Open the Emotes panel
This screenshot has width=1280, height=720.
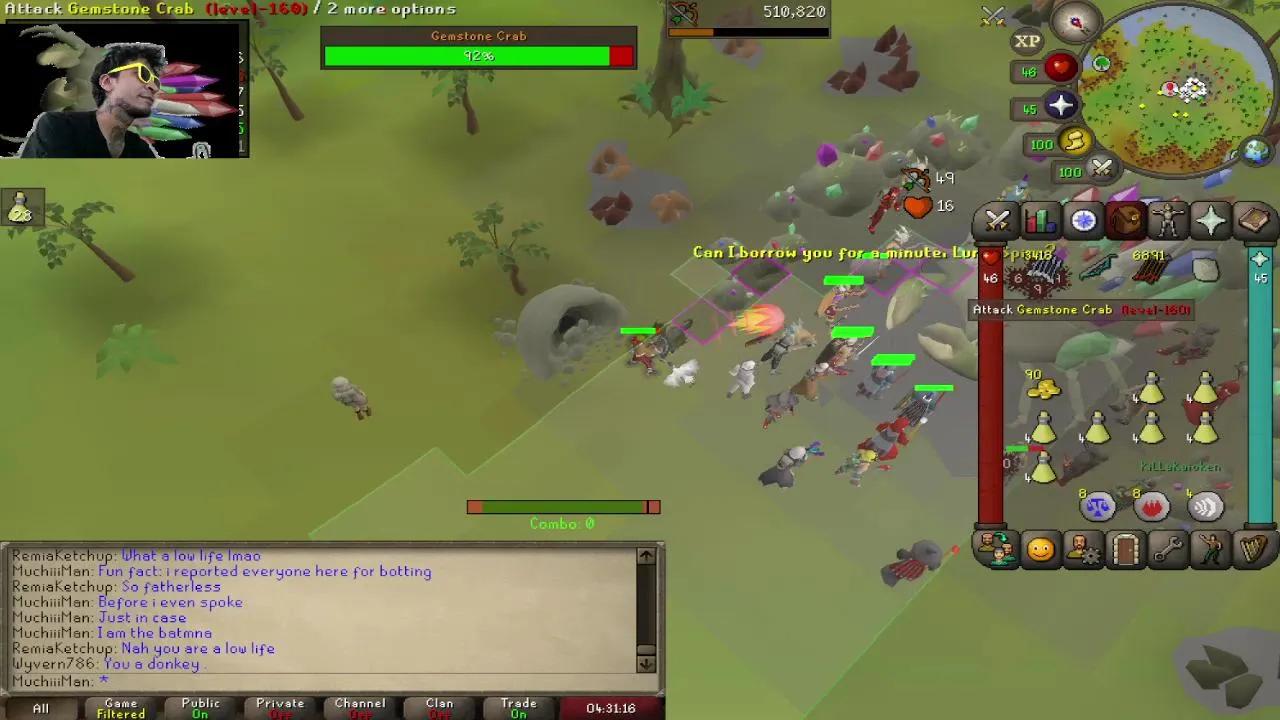pyautogui.click(x=1213, y=549)
